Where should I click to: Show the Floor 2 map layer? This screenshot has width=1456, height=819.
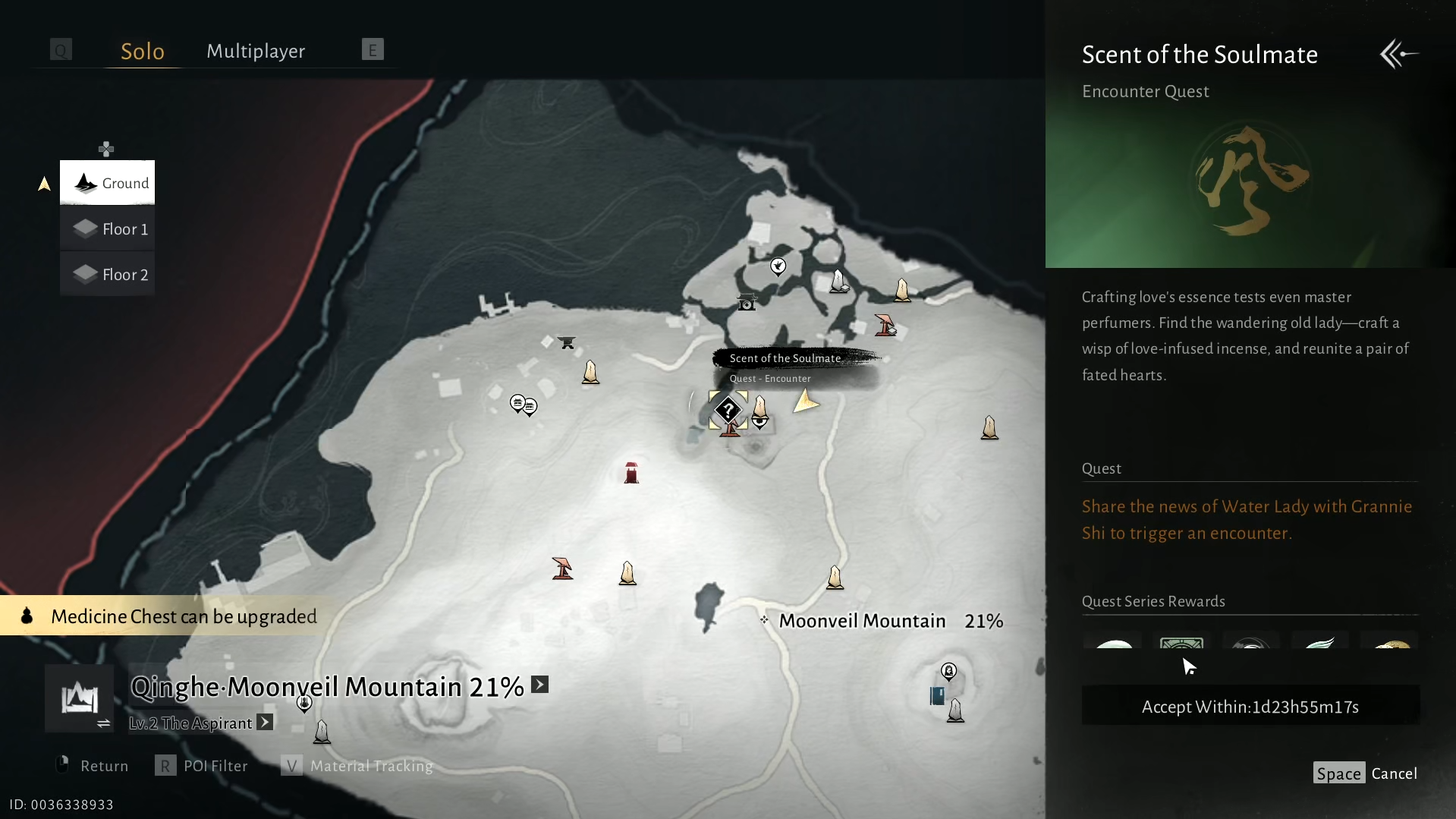tap(108, 274)
